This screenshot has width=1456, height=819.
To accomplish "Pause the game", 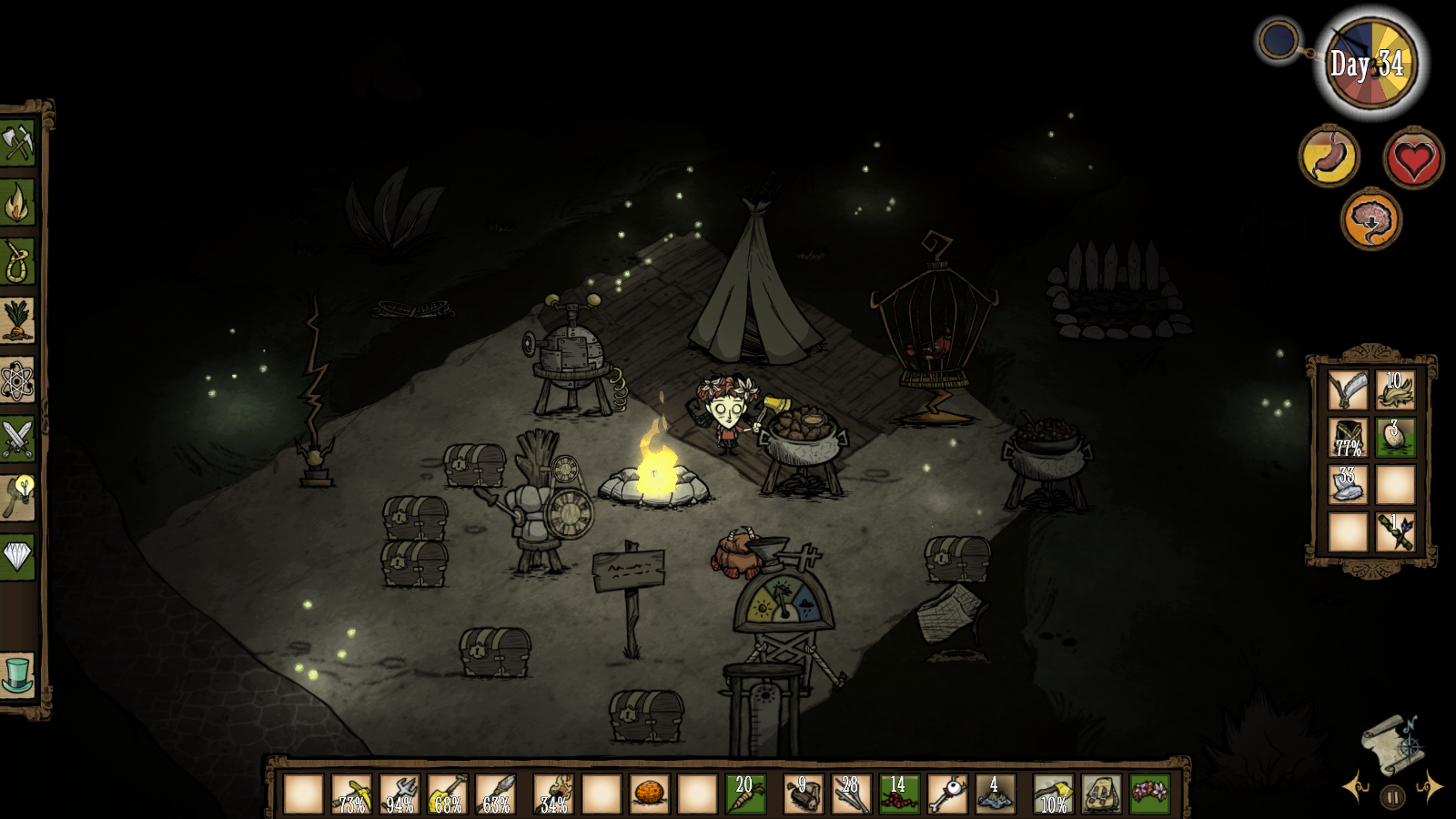I will coord(1392,798).
